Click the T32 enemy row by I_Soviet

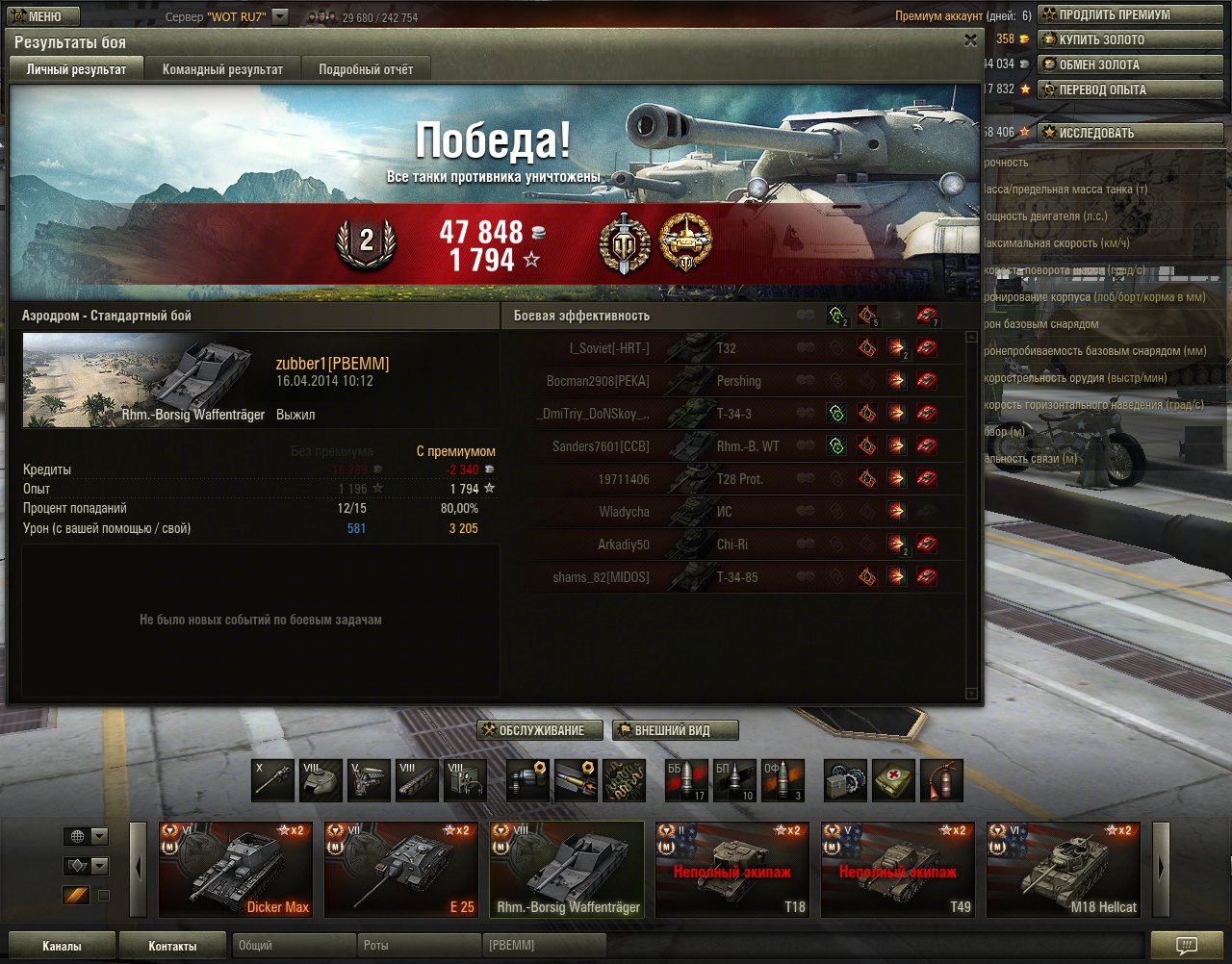pos(731,348)
